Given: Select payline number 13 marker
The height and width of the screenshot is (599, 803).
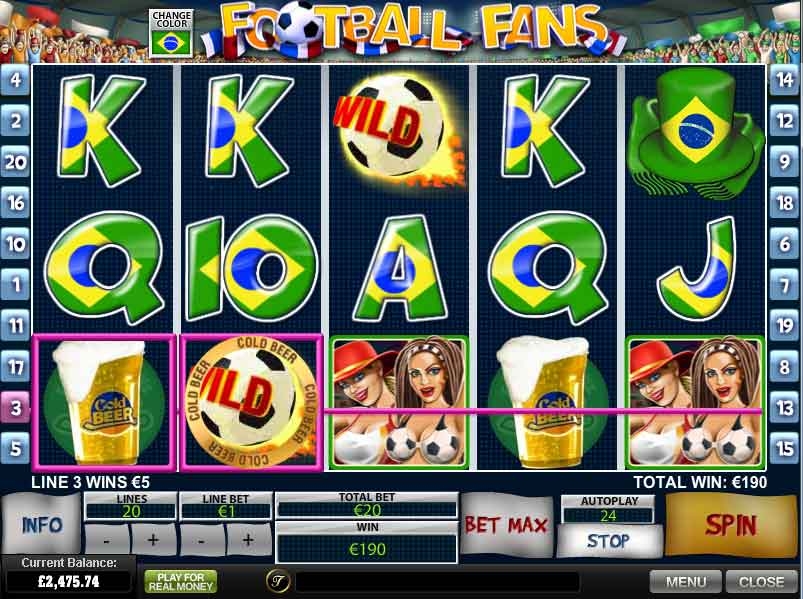Looking at the screenshot, I should [785, 407].
